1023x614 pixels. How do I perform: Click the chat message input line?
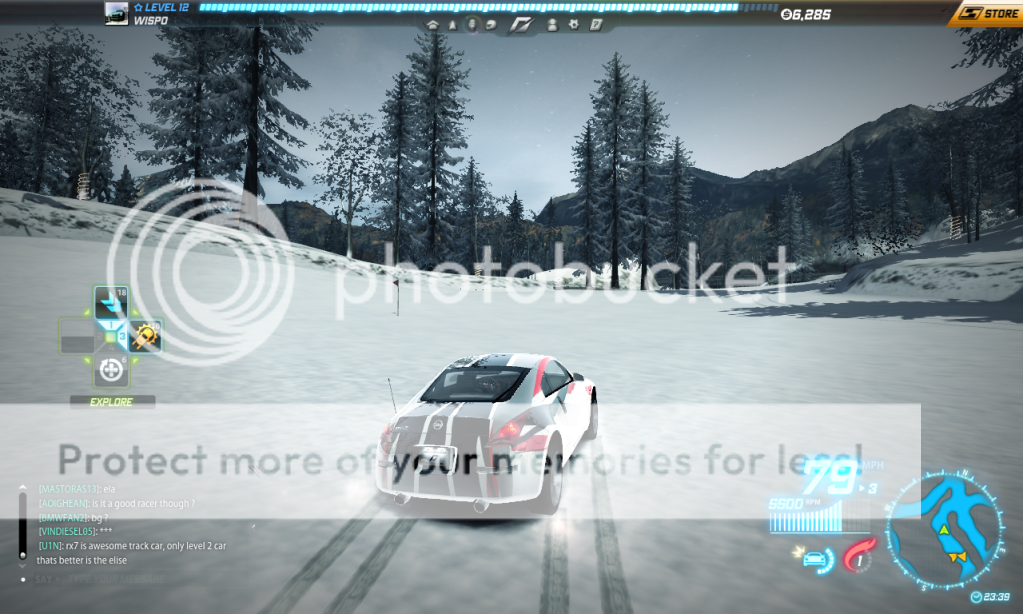tap(100, 579)
